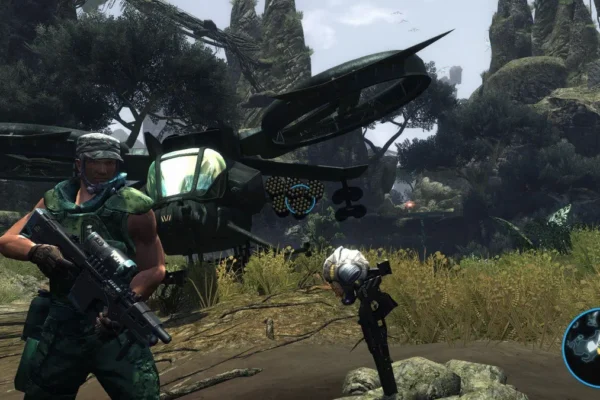Open the circular minimap radar
The width and height of the screenshot is (600, 400).
coord(584,347)
